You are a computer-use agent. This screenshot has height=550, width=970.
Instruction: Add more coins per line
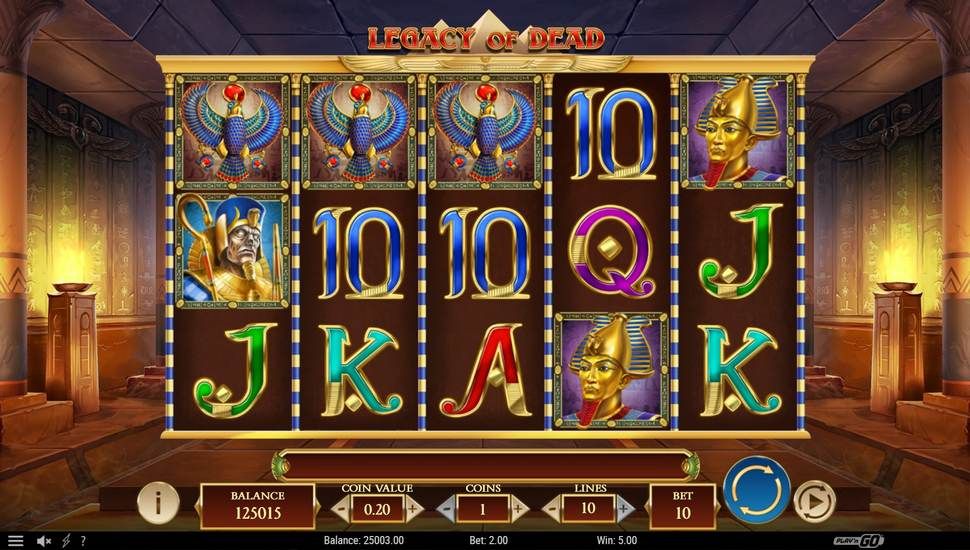coord(519,508)
